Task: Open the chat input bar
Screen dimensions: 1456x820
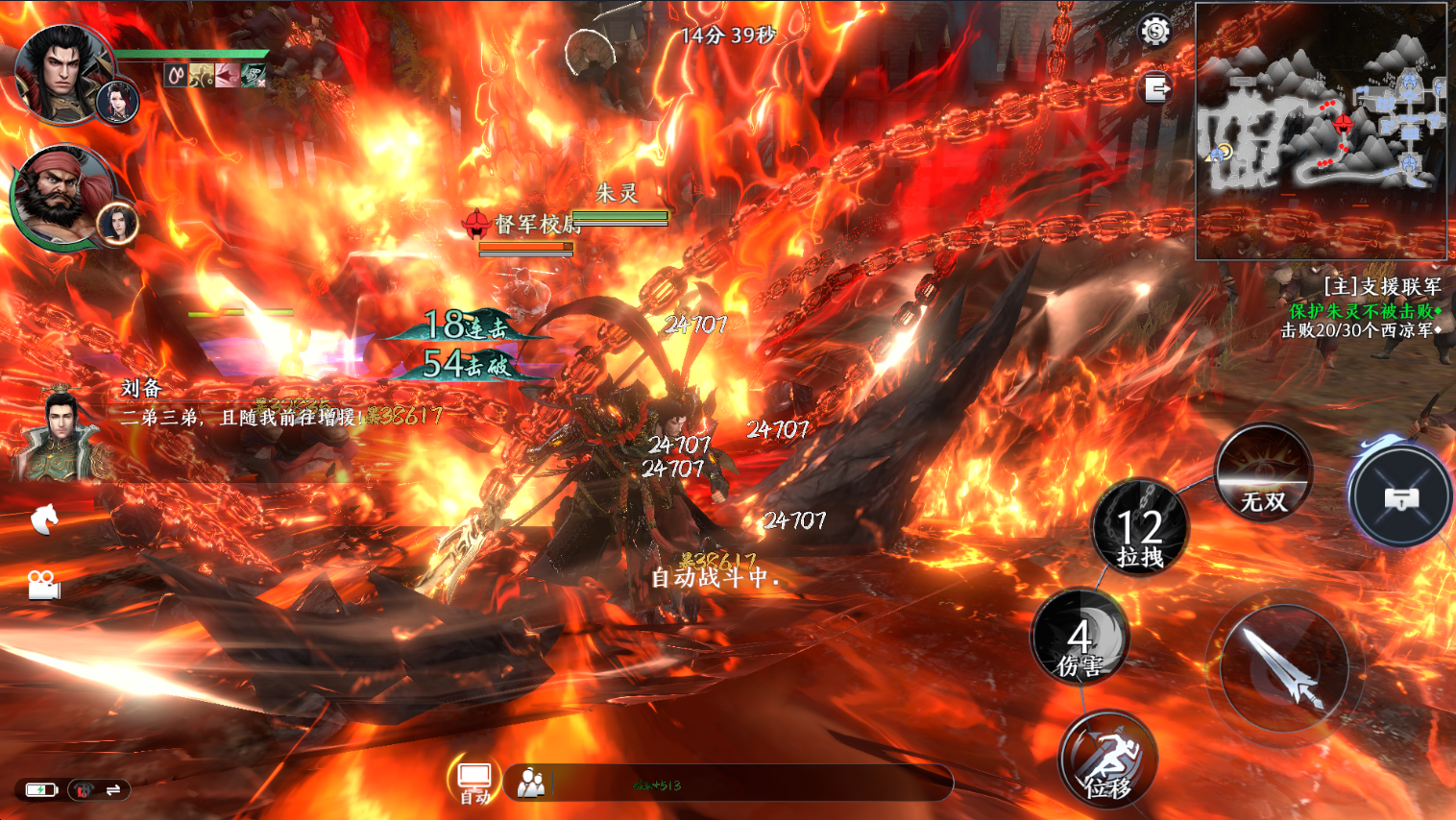Action: 730,784
